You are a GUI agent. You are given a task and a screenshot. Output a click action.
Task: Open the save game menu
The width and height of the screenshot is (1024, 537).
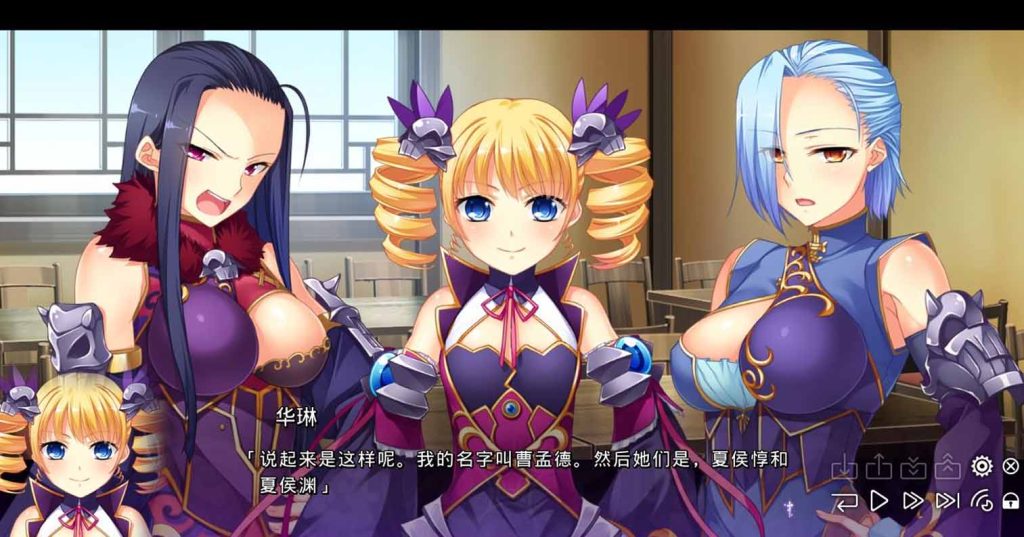click(x=845, y=467)
